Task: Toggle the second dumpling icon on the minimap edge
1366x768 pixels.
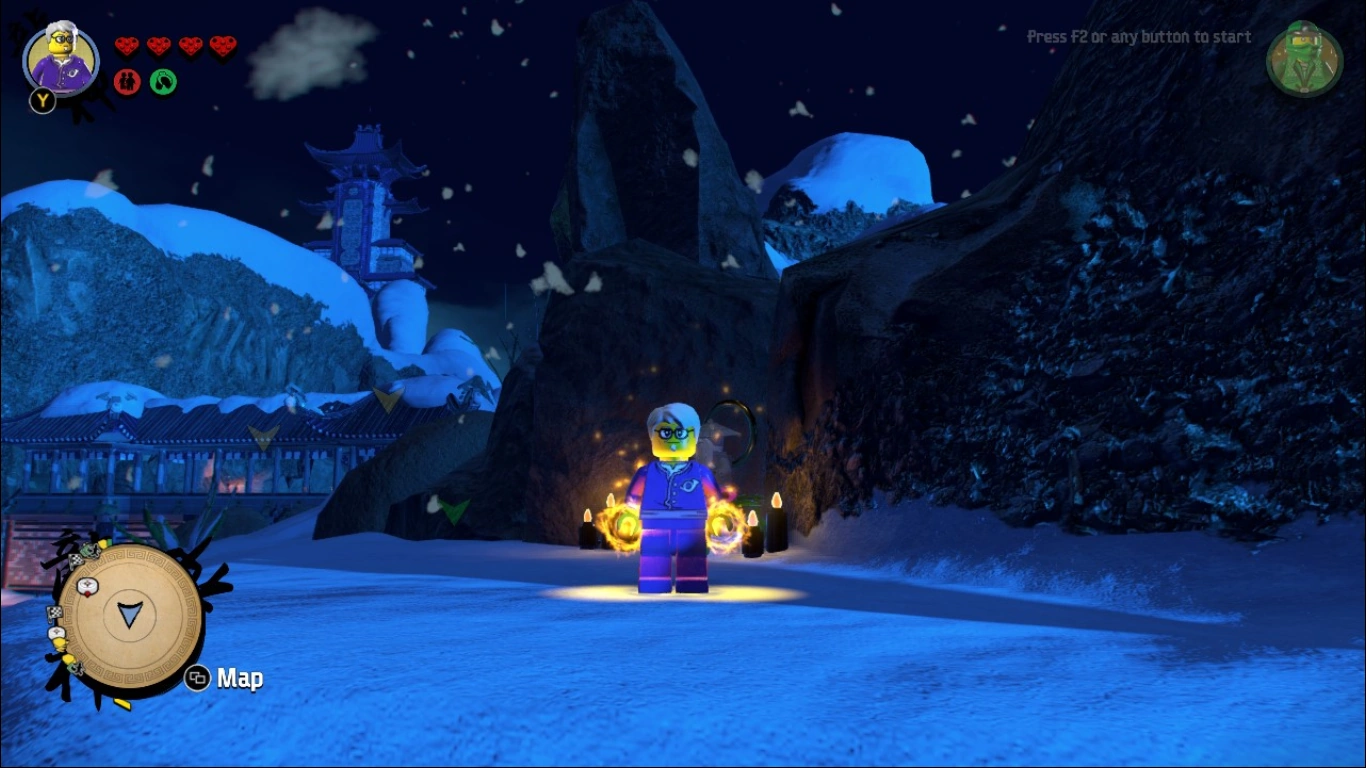Action: pyautogui.click(x=56, y=633)
